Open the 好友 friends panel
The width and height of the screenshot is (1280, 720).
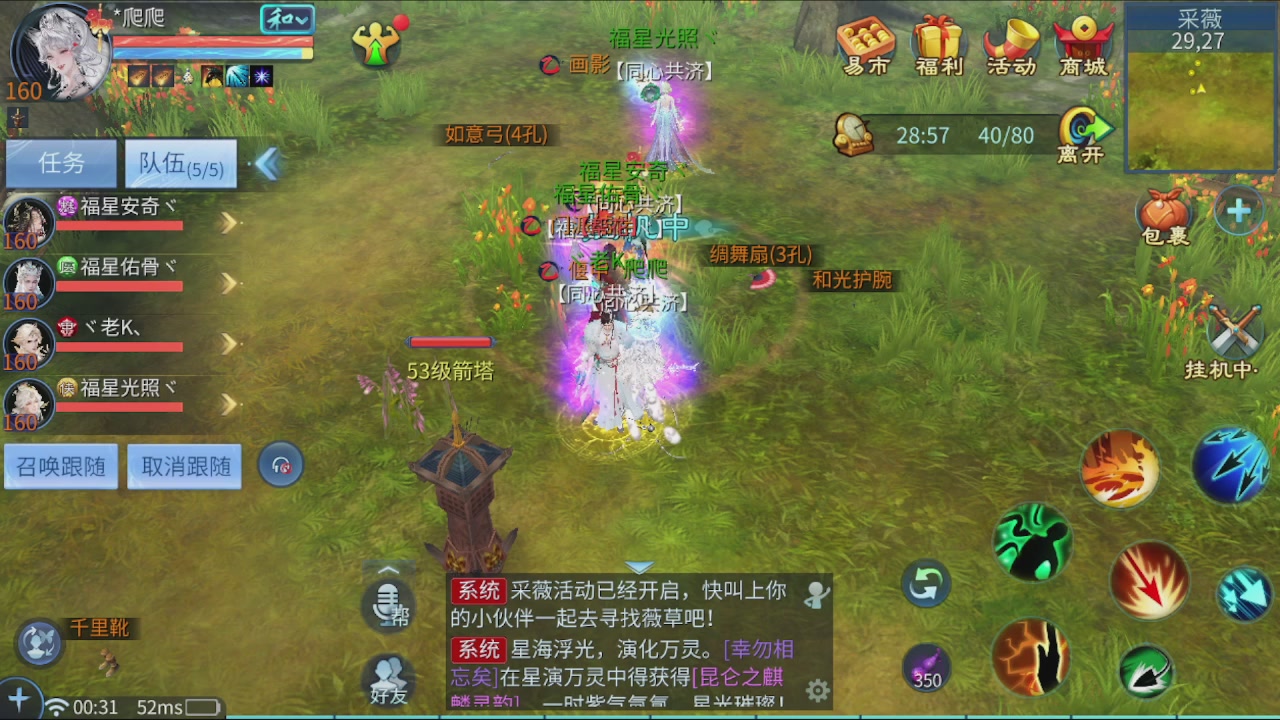pyautogui.click(x=388, y=680)
